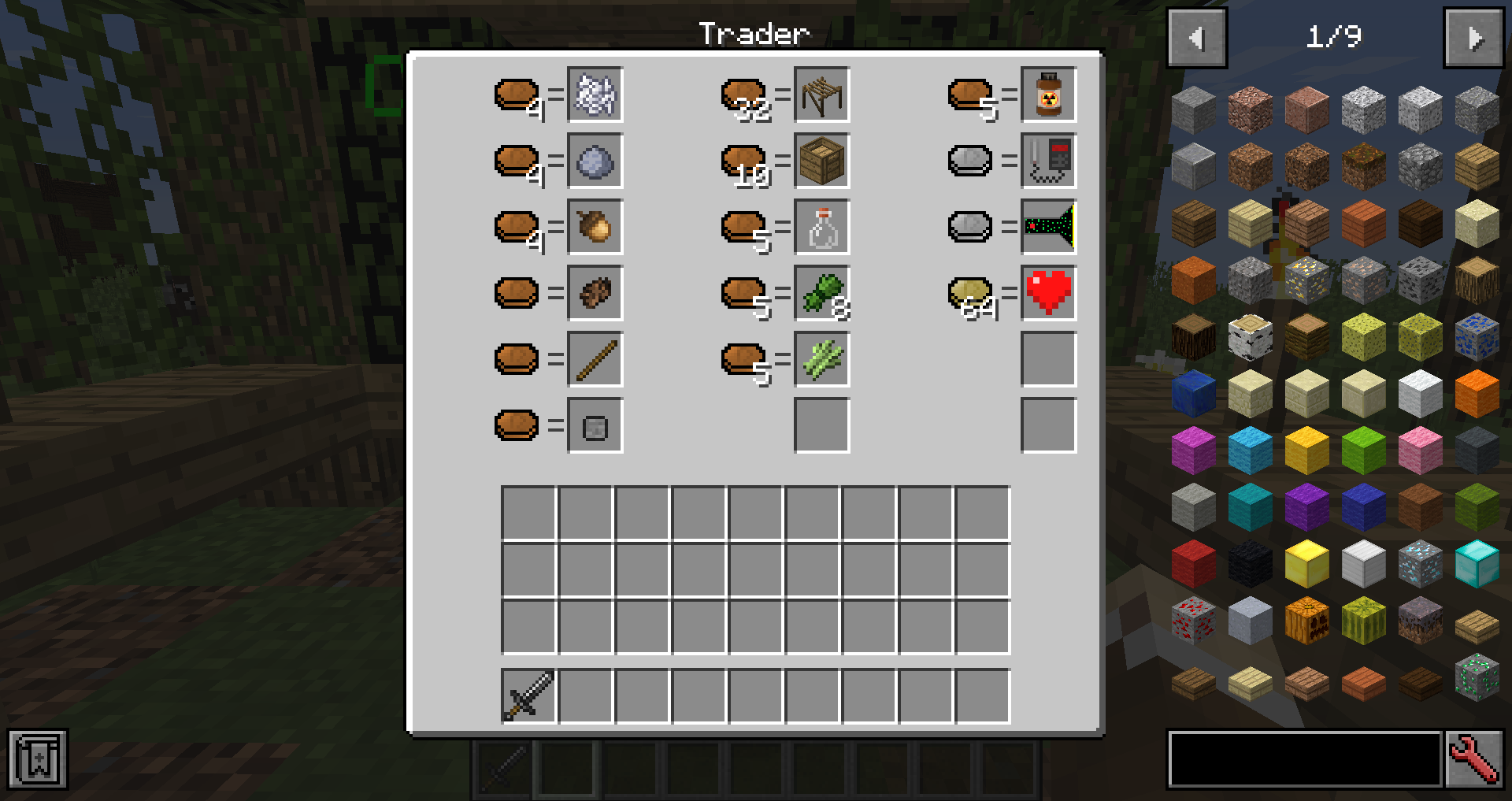Screen dimensions: 1512x801
Task: Pick the carved pumpkin from the item list
Action: [x=1306, y=621]
